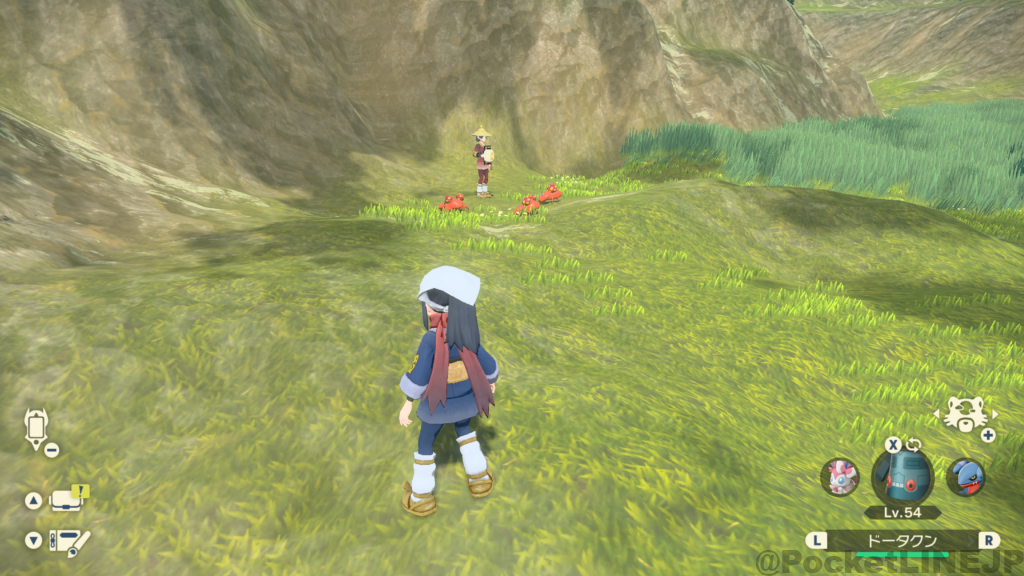Open the satchel bag icon
Screen dimensions: 1024x576
click(x=67, y=500)
